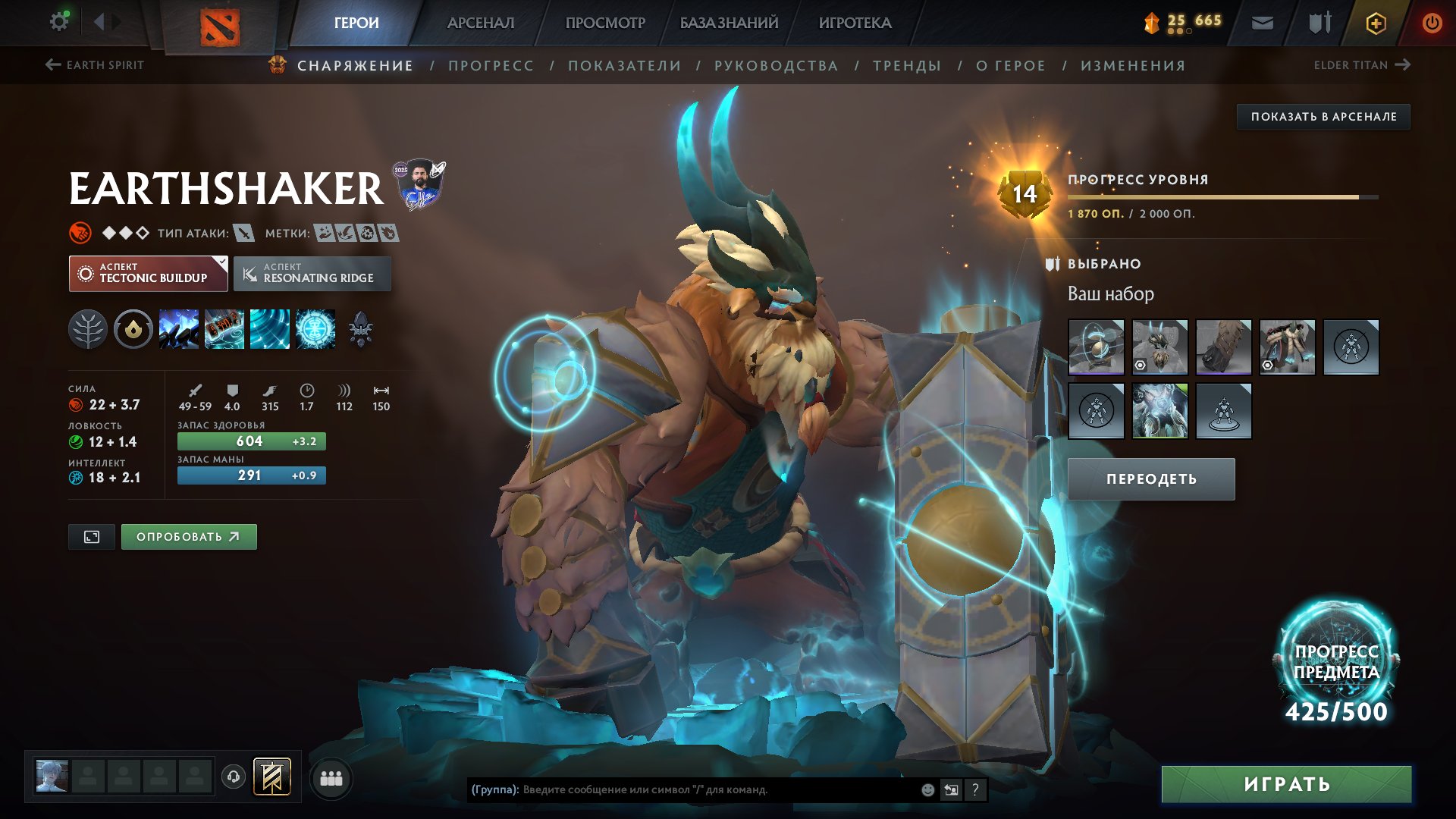Click the voice chat icon near party slots
This screenshot has height=819, width=1456.
click(233, 778)
